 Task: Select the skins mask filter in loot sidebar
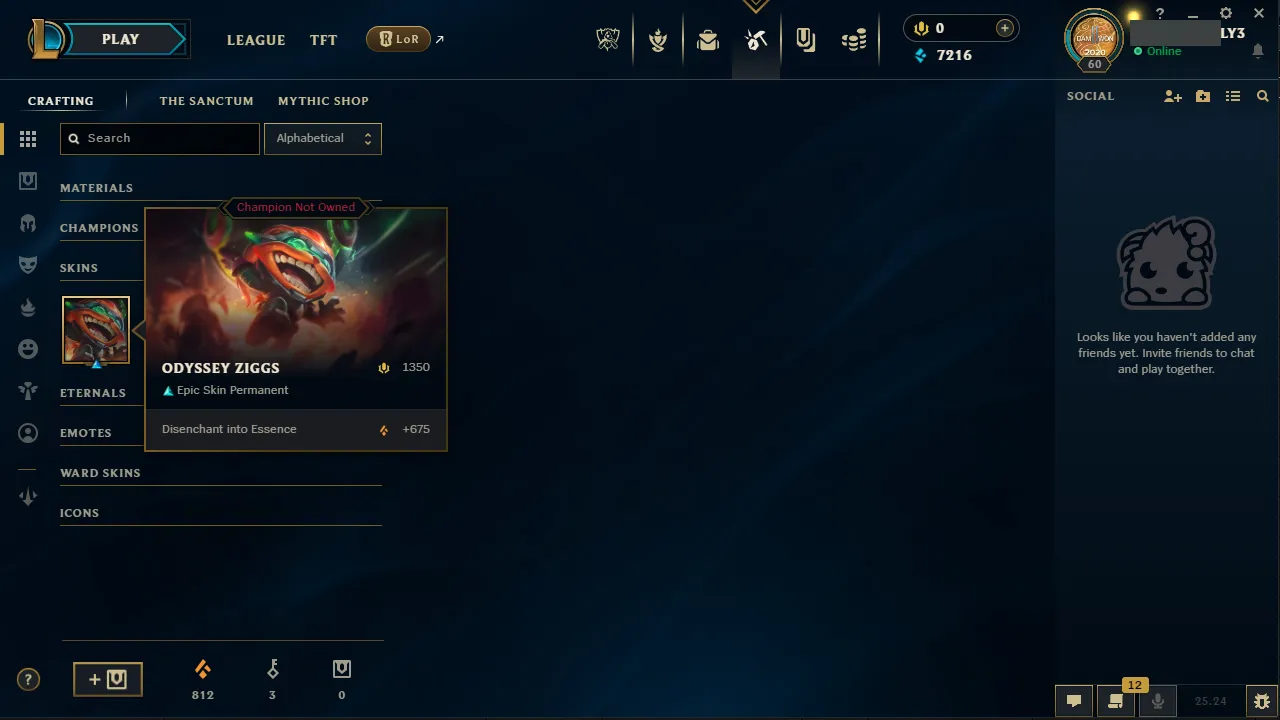28,264
